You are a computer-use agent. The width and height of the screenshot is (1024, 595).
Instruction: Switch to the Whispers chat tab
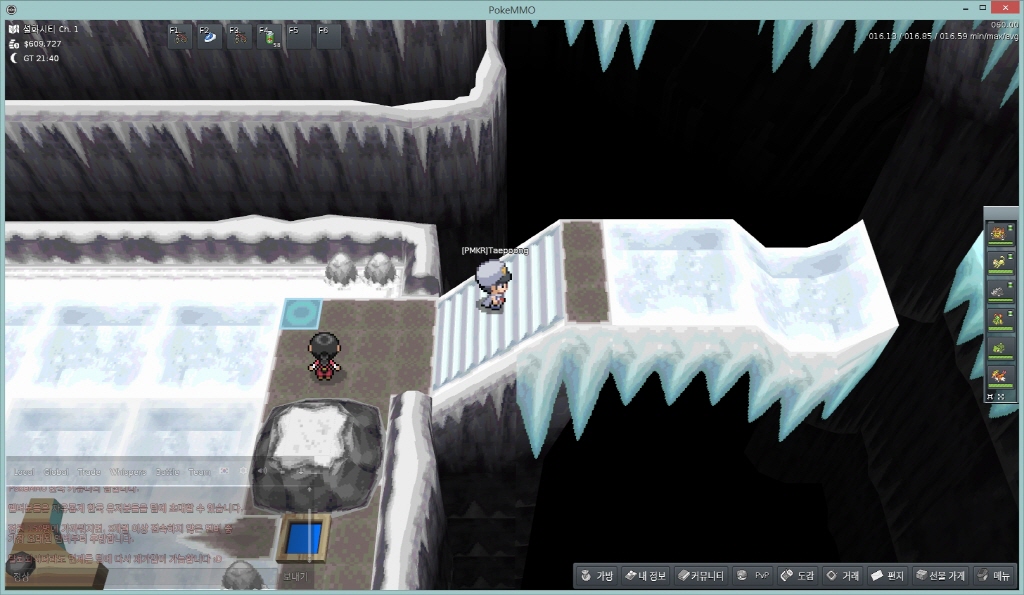[x=127, y=471]
